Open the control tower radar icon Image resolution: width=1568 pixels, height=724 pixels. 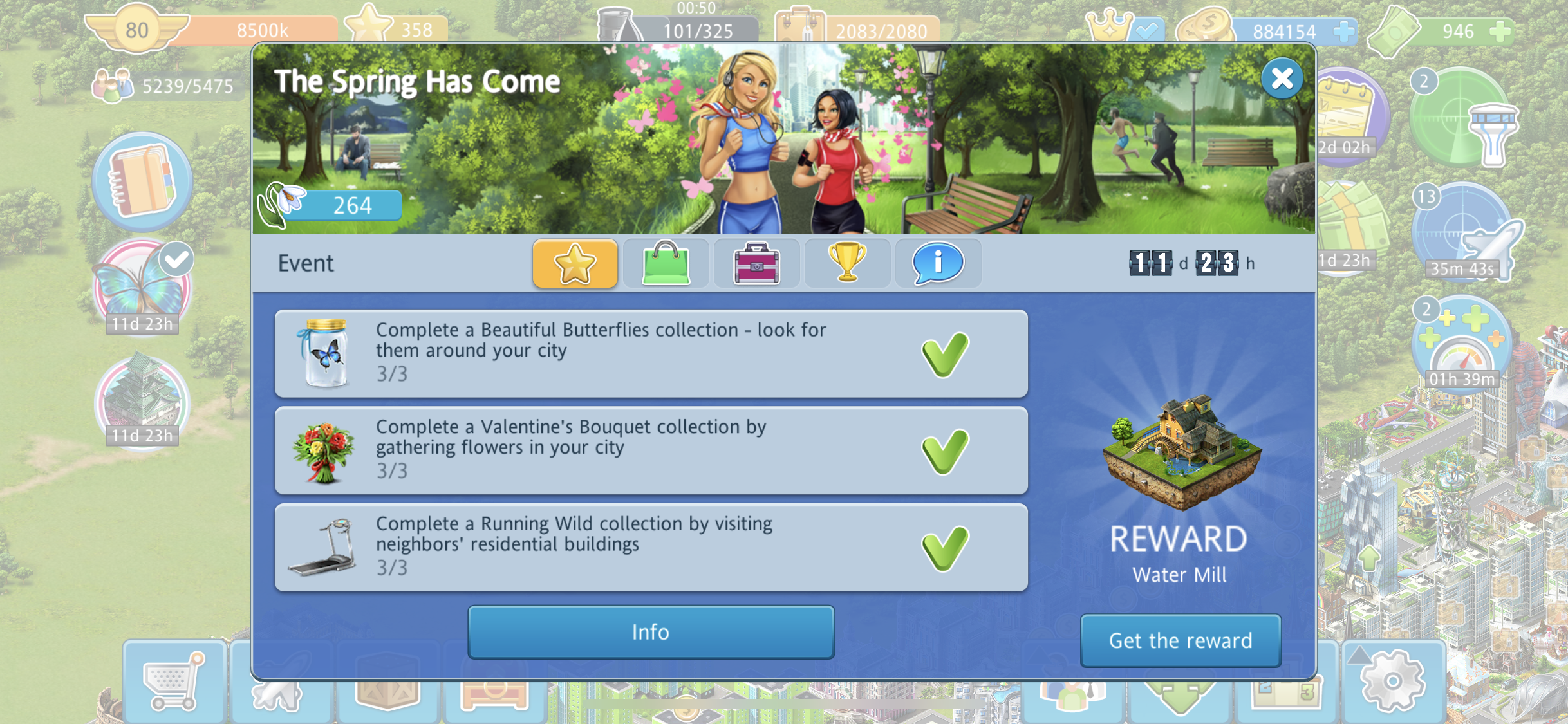click(1462, 119)
